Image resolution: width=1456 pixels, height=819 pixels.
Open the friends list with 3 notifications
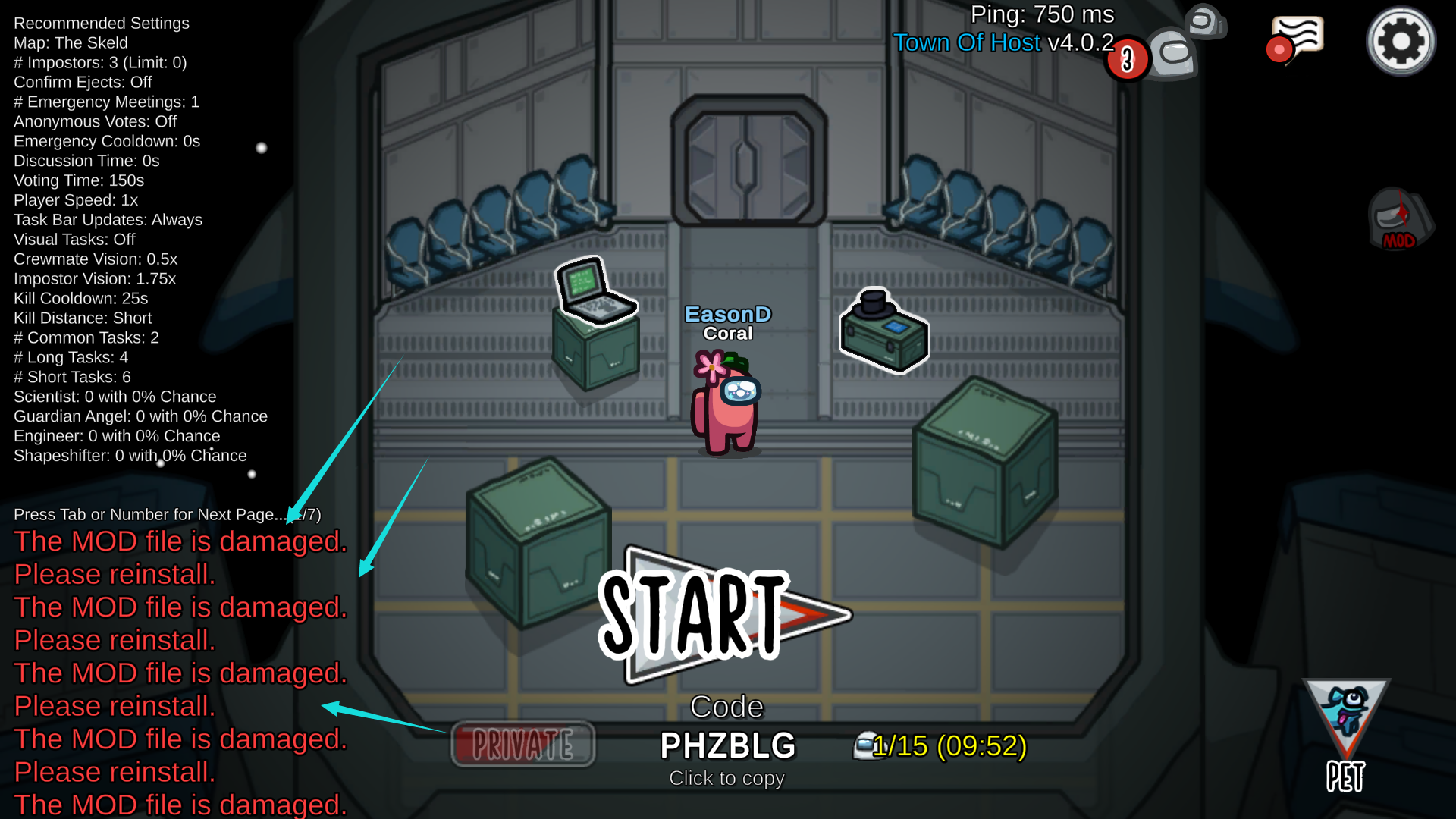coord(1168,50)
